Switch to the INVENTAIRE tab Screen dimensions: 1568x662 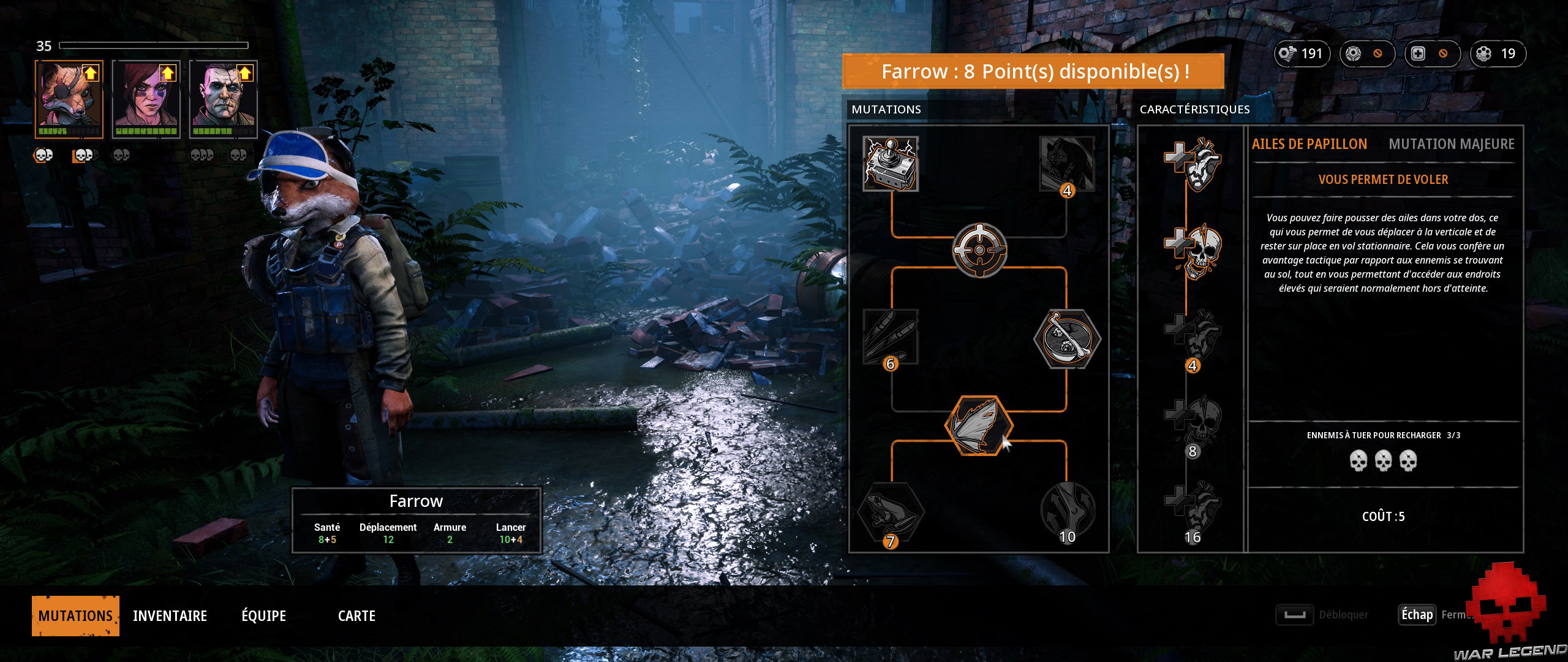(170, 615)
